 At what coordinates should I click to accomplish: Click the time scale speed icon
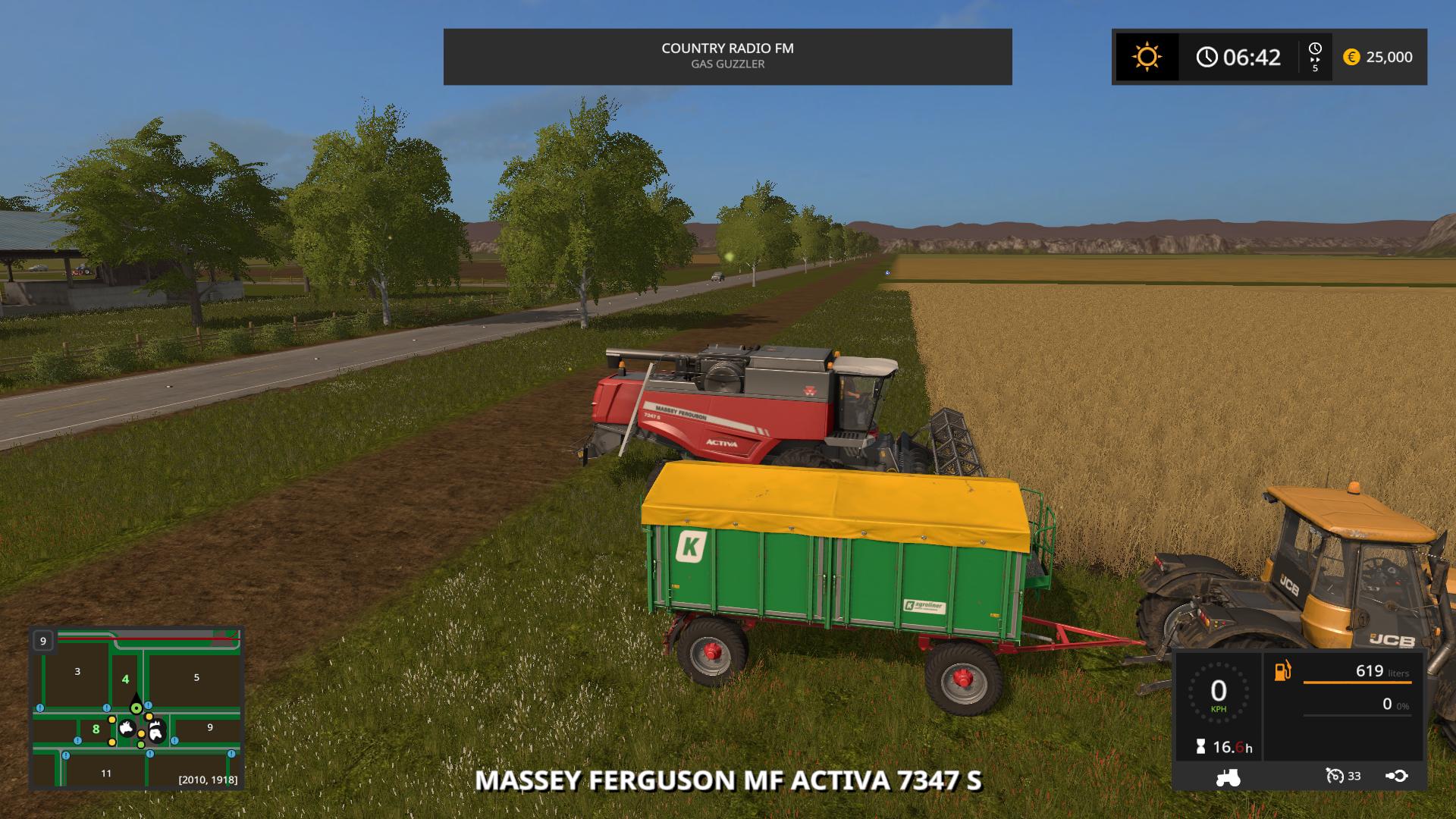[1315, 57]
